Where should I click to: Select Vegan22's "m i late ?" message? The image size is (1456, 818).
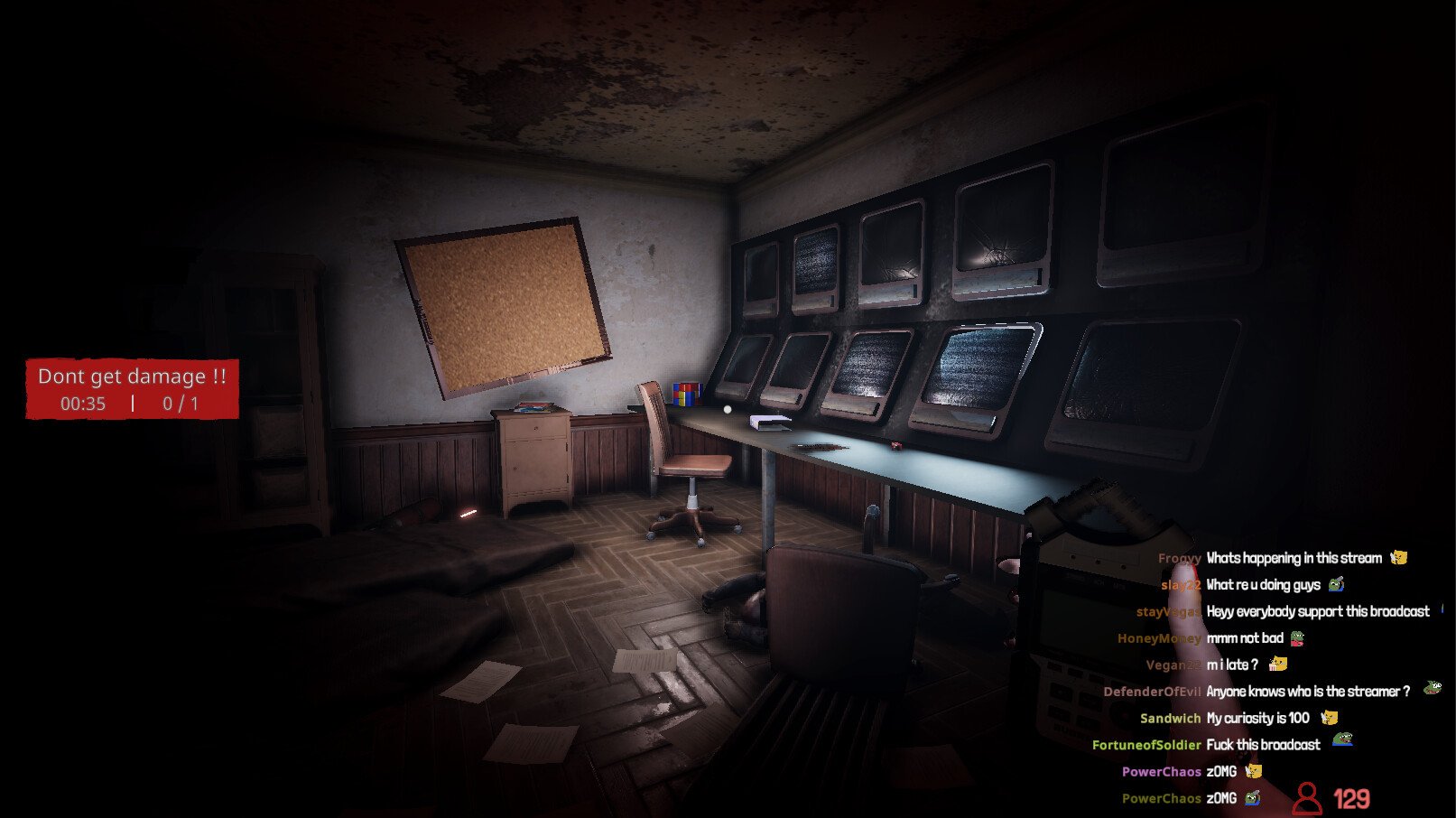click(1231, 665)
